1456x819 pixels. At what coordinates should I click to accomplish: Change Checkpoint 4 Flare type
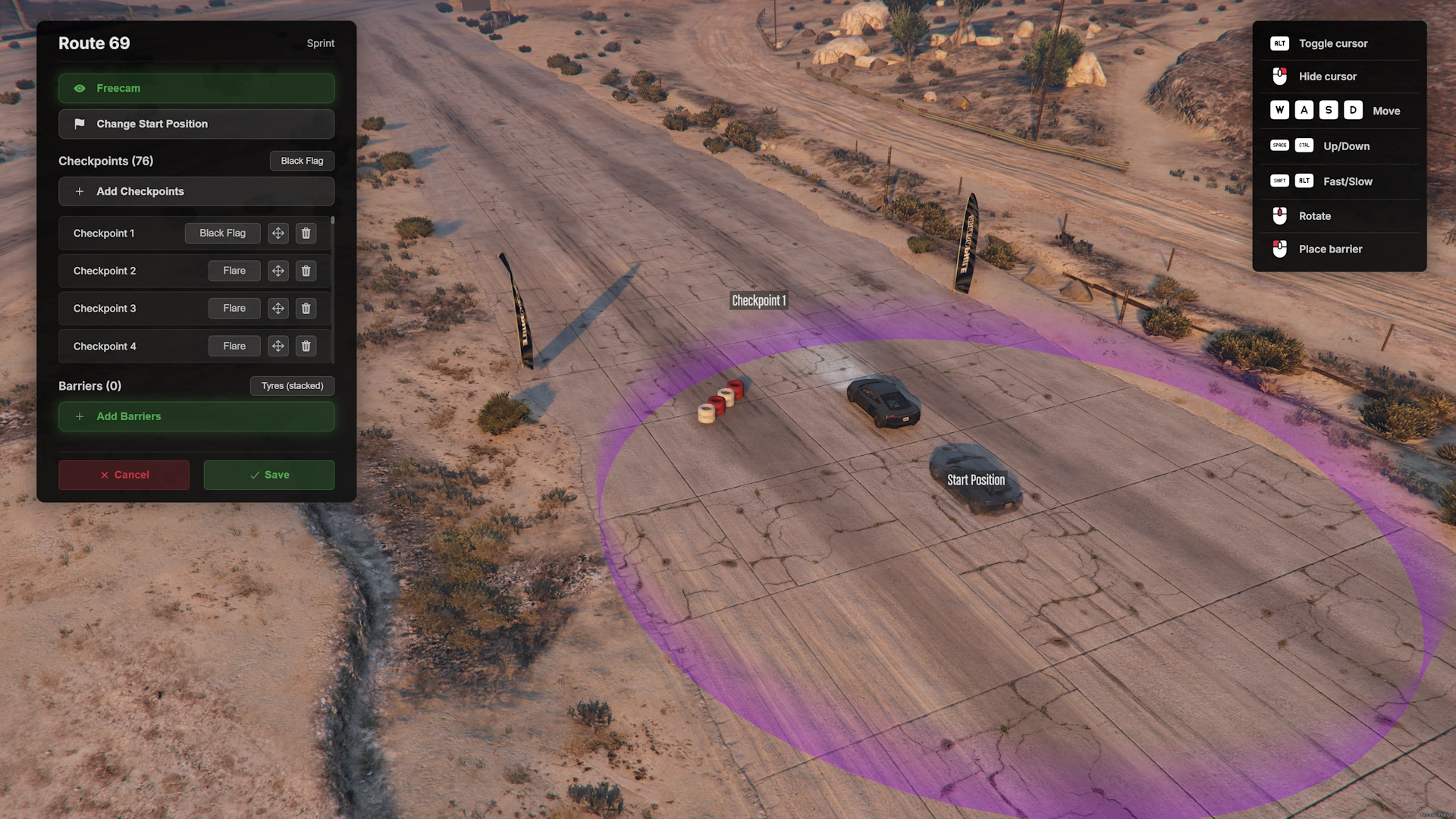click(234, 347)
